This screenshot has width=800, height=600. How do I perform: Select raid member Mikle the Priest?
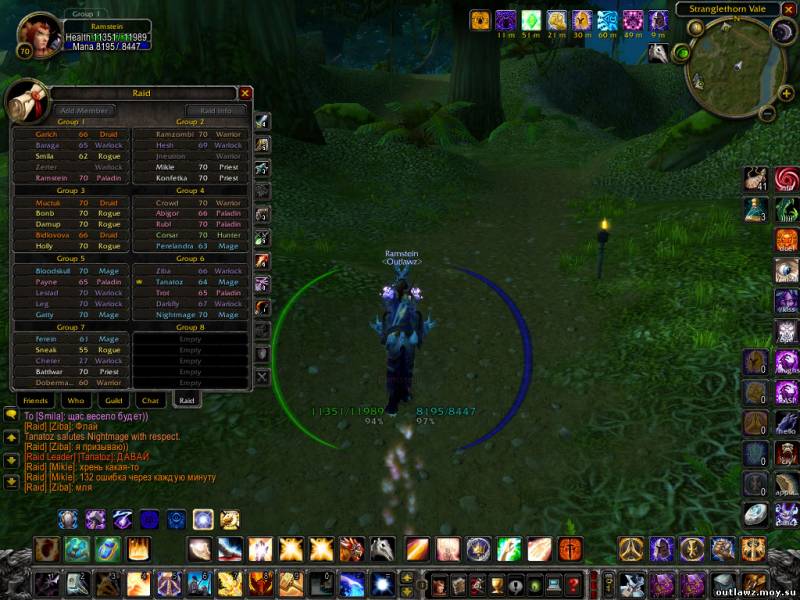click(x=190, y=167)
